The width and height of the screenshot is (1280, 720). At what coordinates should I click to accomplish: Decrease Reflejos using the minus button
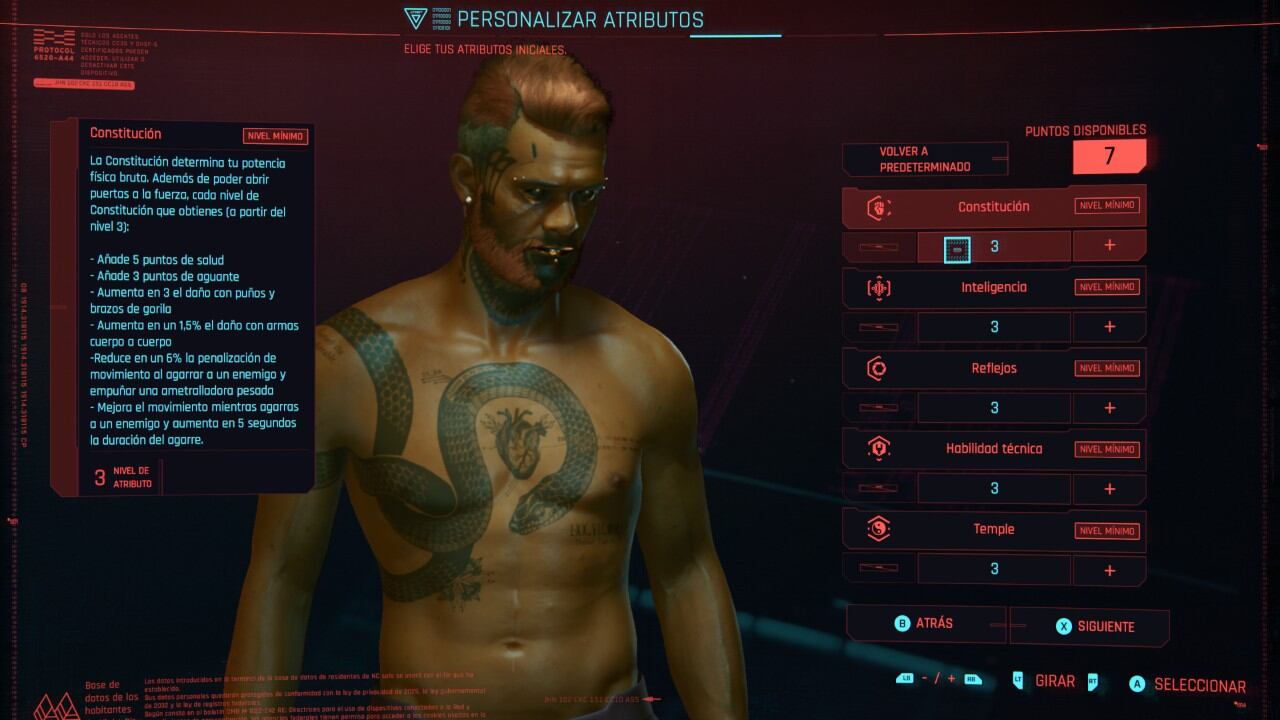(x=877, y=408)
